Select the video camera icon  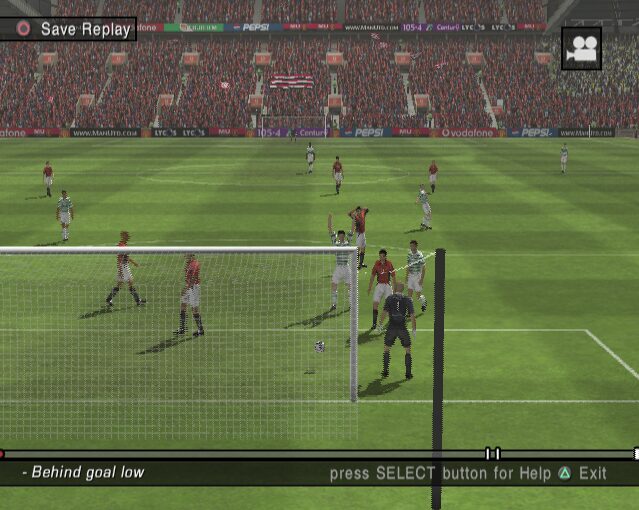(581, 48)
